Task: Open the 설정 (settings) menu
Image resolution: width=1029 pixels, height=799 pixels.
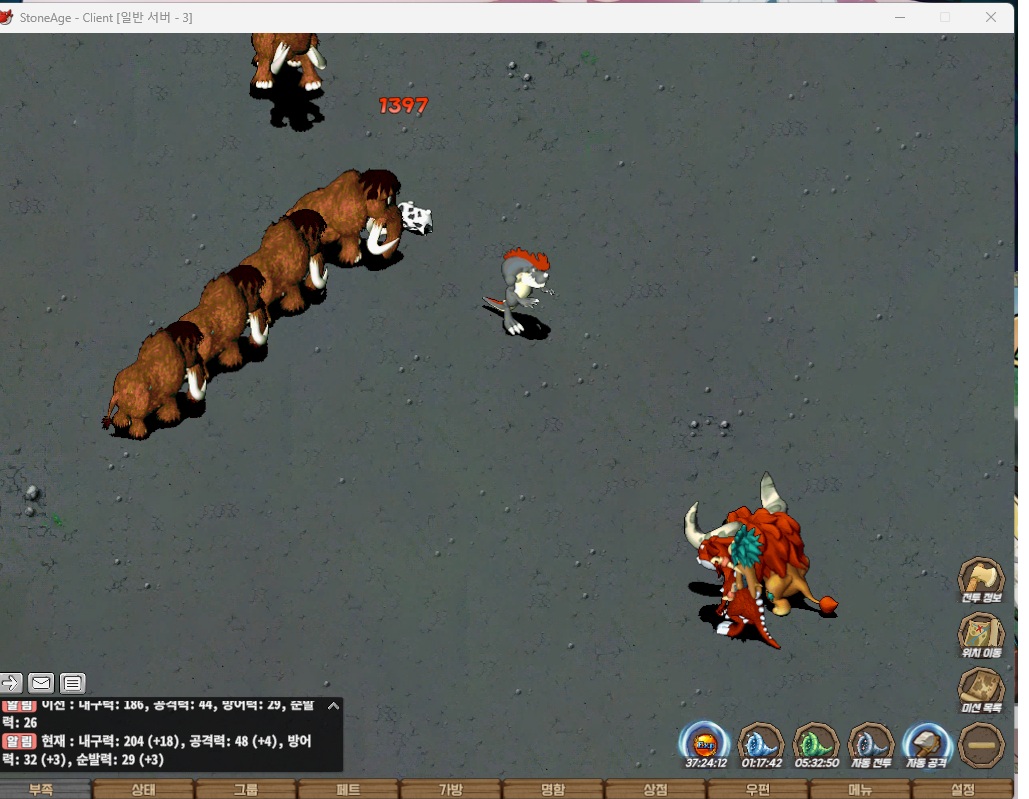Action: (x=963, y=789)
